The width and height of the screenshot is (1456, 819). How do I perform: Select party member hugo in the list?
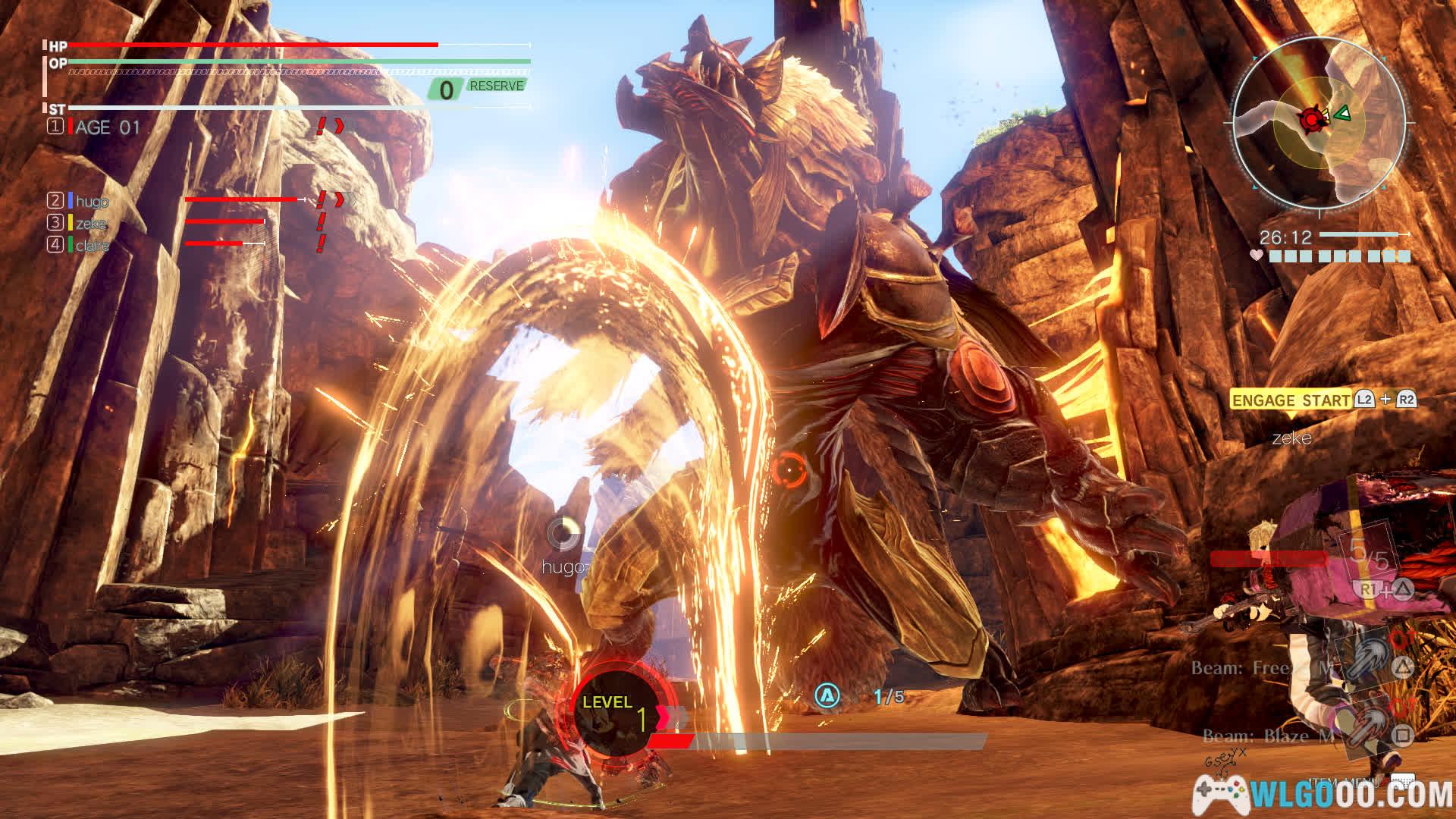[x=92, y=201]
